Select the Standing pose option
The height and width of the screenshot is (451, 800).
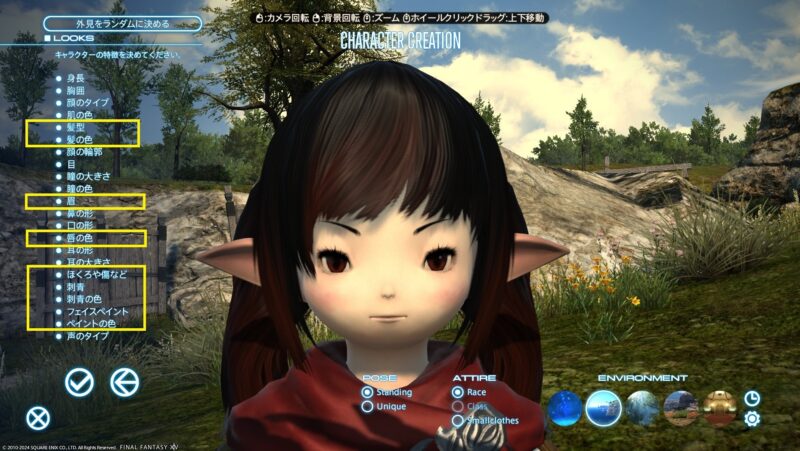click(x=368, y=393)
